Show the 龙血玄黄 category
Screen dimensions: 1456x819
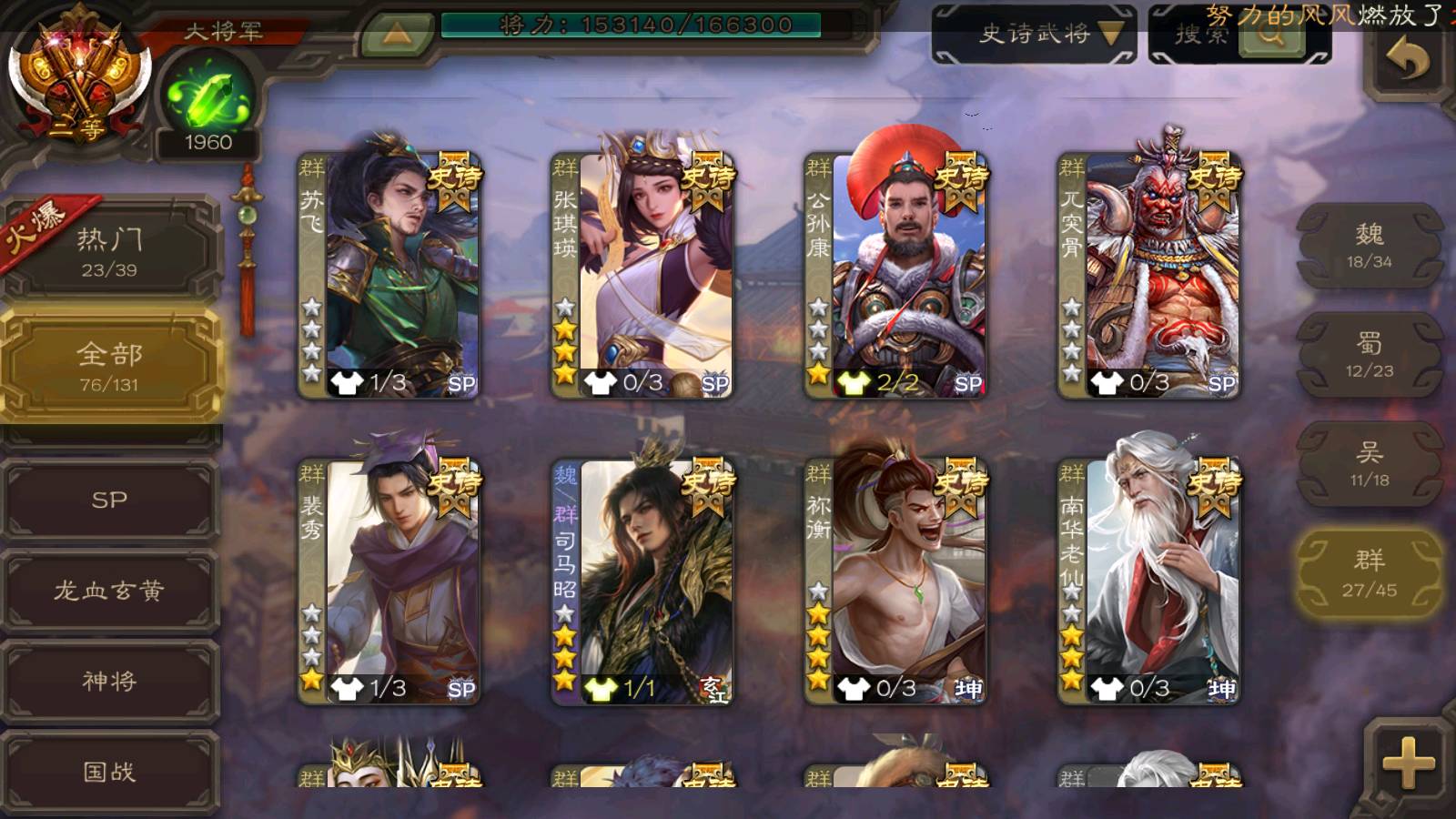[x=109, y=591]
